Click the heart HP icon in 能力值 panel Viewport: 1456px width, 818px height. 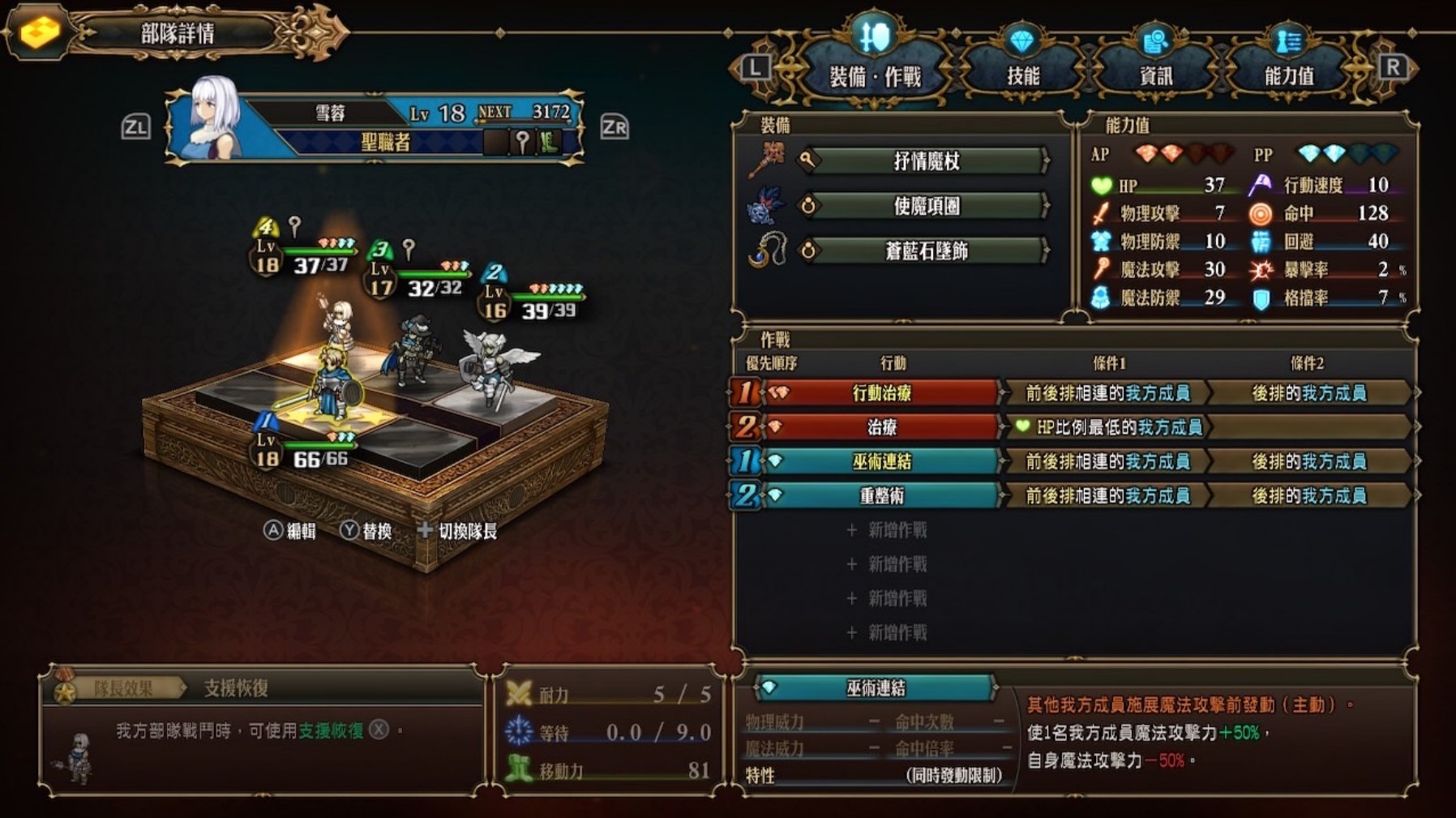1103,185
